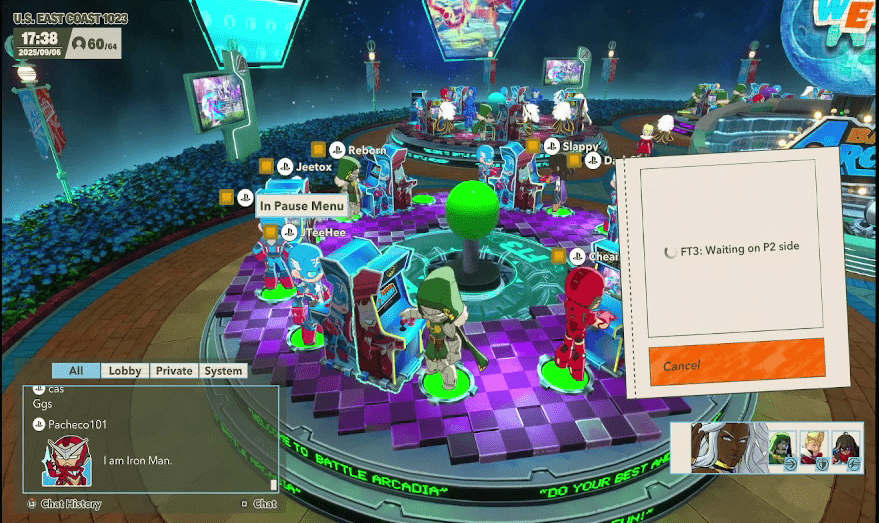Switch to the All chat tab

[76, 370]
